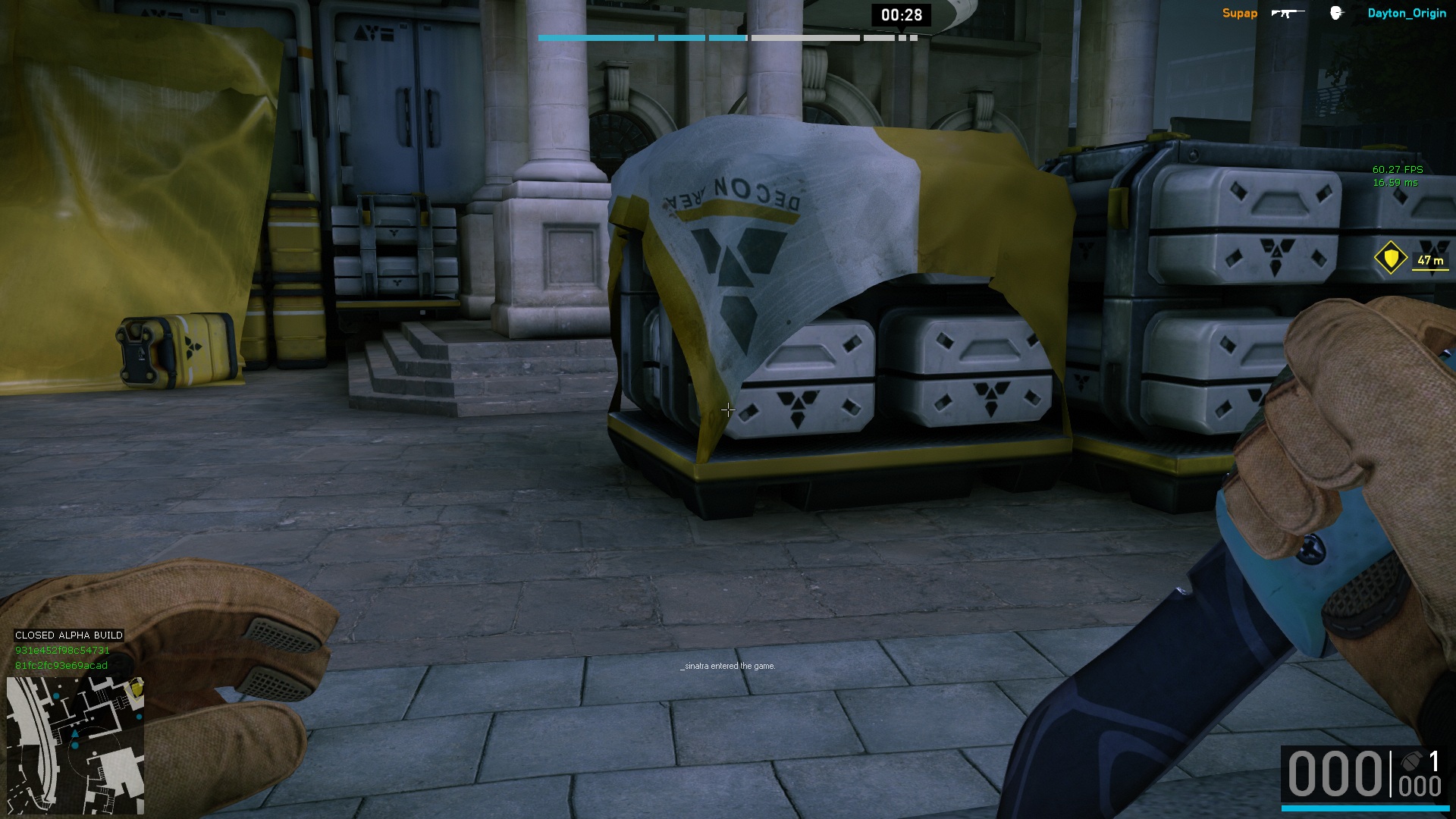The width and height of the screenshot is (1456, 819).
Task: Click the Dayton_Origin killfeed name
Action: (1407, 14)
